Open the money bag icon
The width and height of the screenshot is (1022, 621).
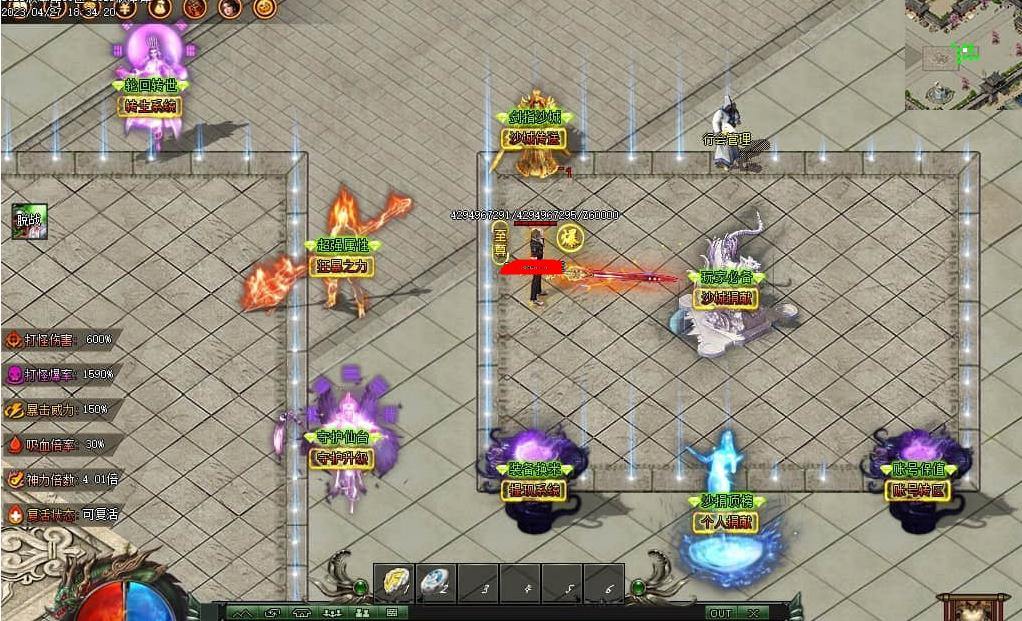tap(161, 9)
